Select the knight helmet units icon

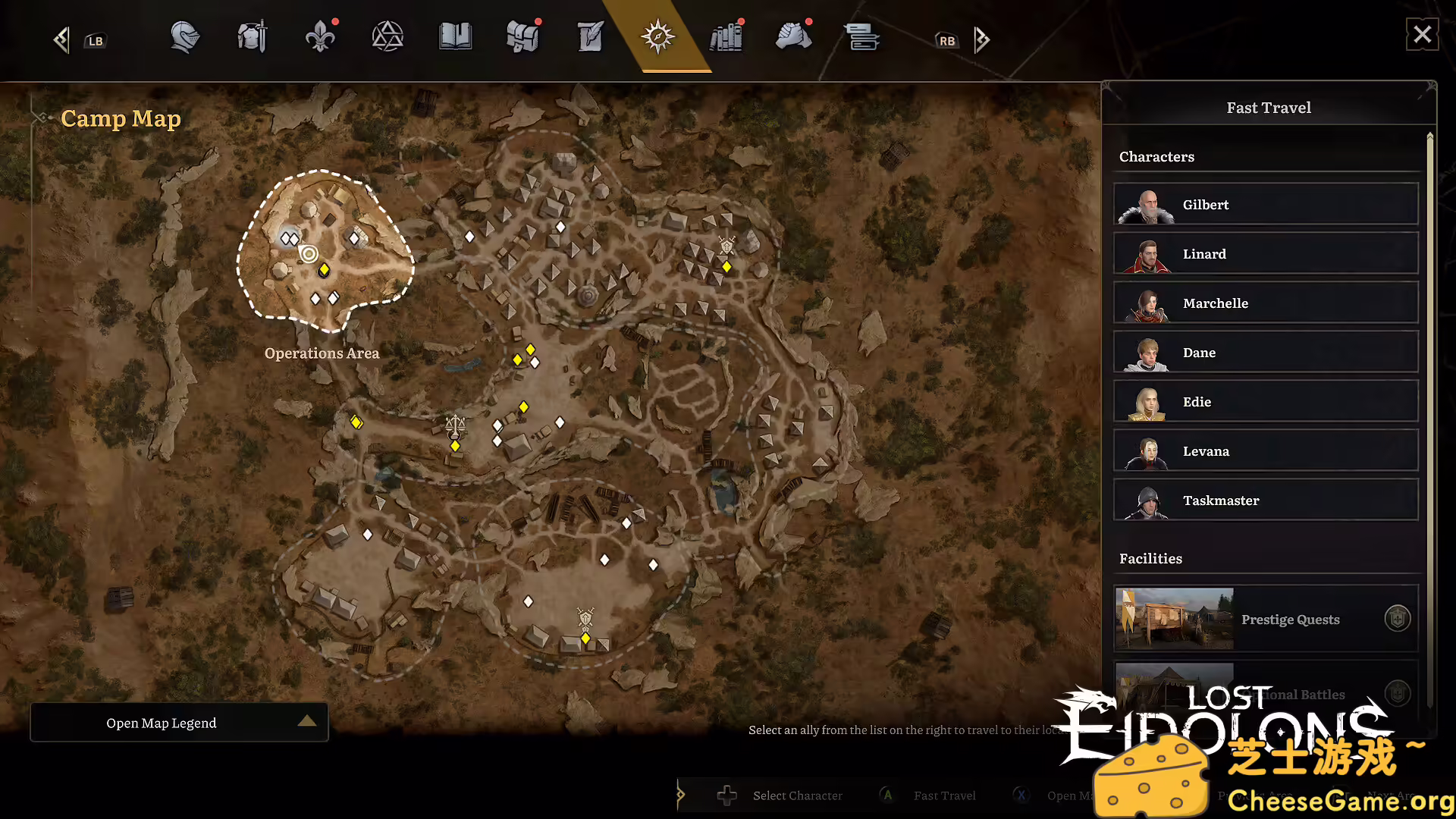click(184, 36)
